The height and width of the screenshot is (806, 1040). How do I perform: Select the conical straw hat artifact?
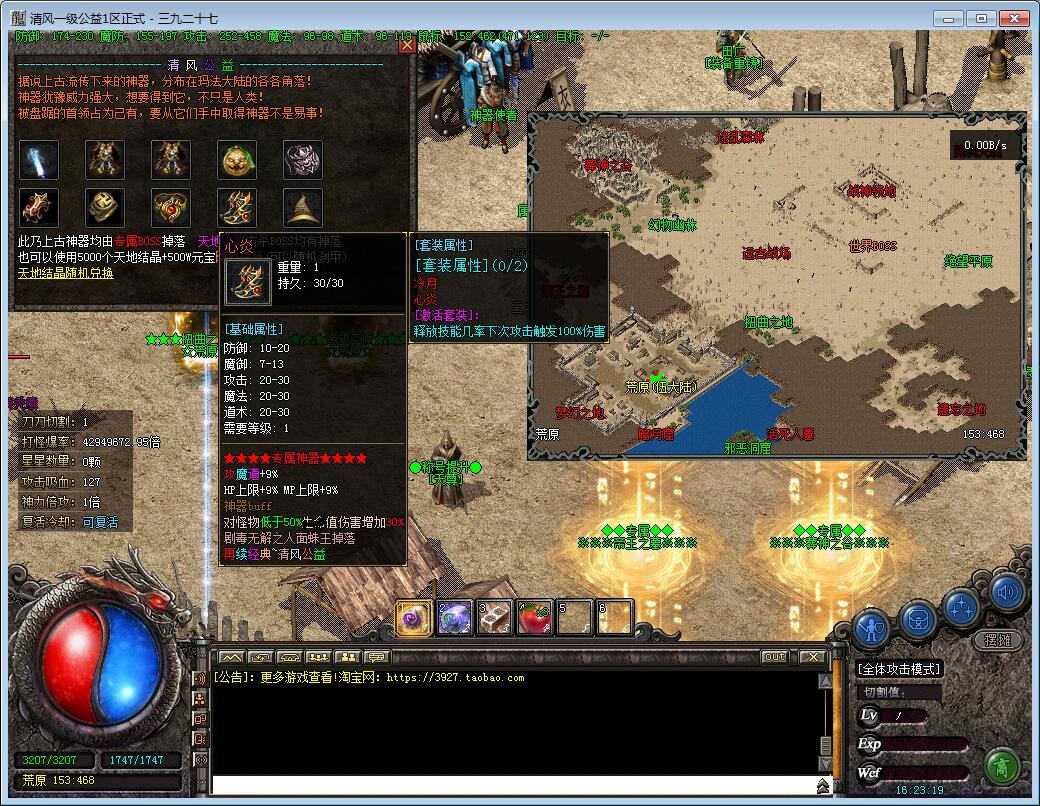pos(303,208)
